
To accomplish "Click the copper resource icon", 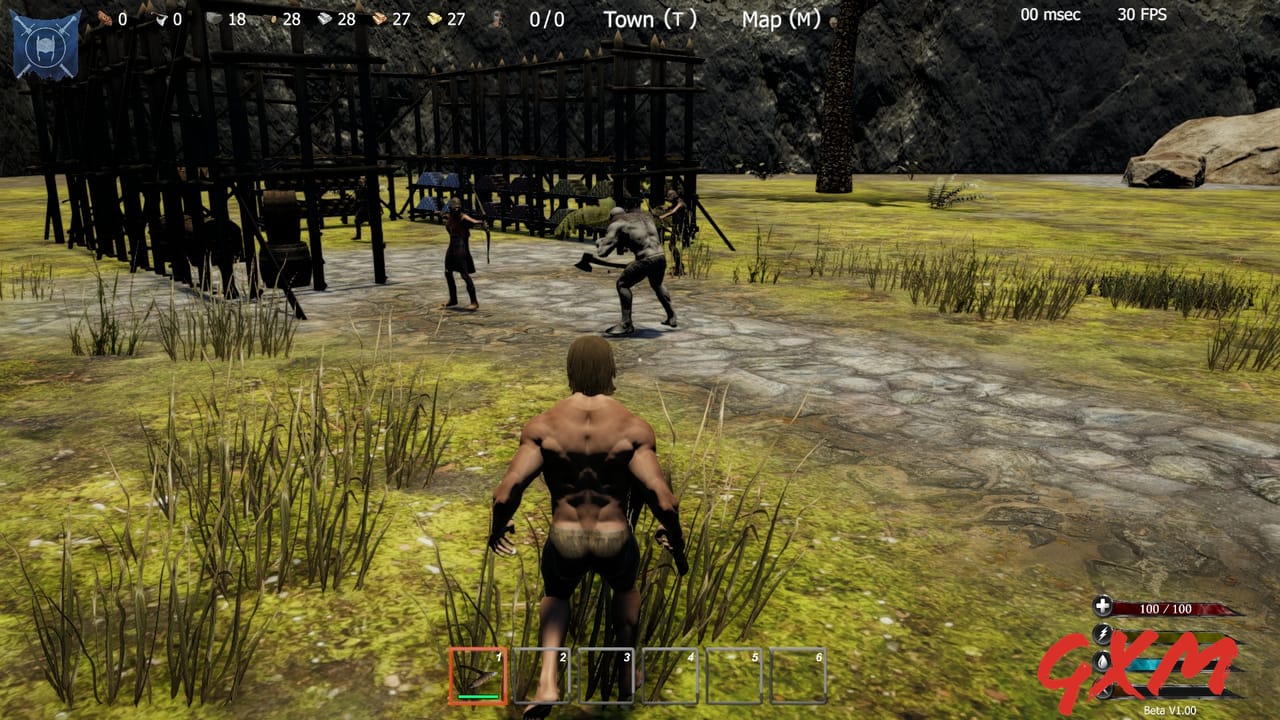I will tap(381, 17).
